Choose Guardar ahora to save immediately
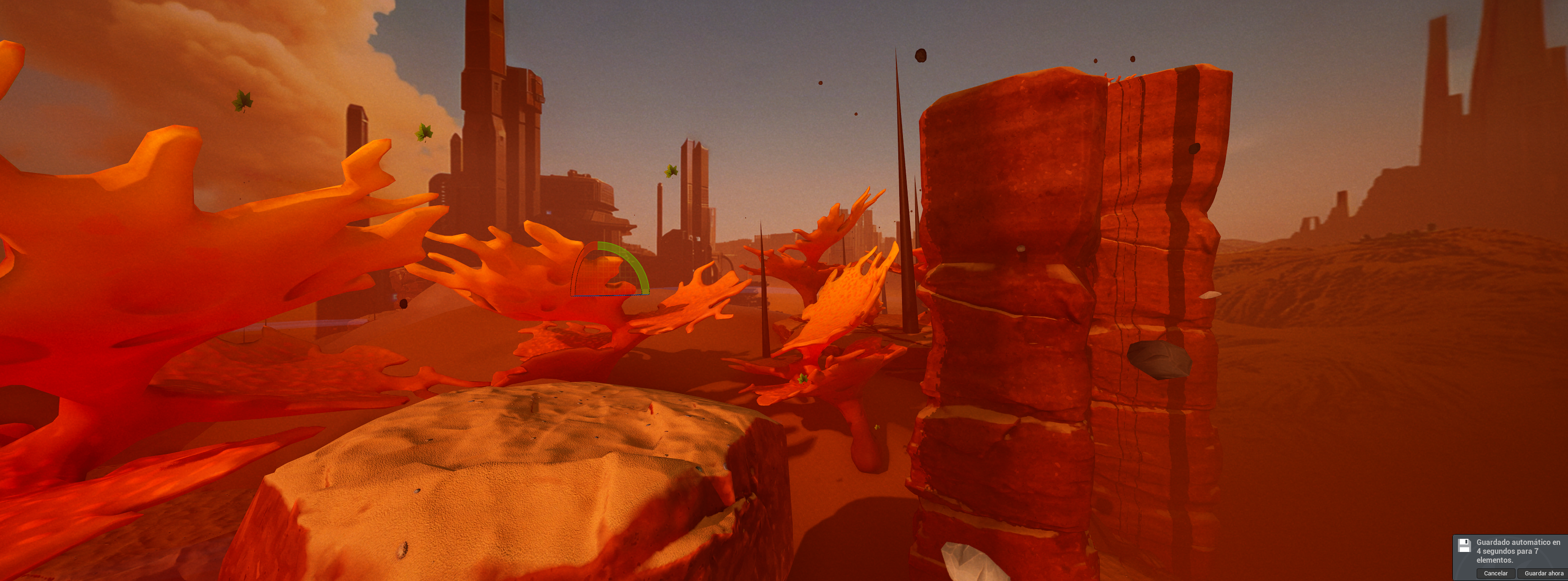This screenshot has width=1568, height=581. point(1543,573)
